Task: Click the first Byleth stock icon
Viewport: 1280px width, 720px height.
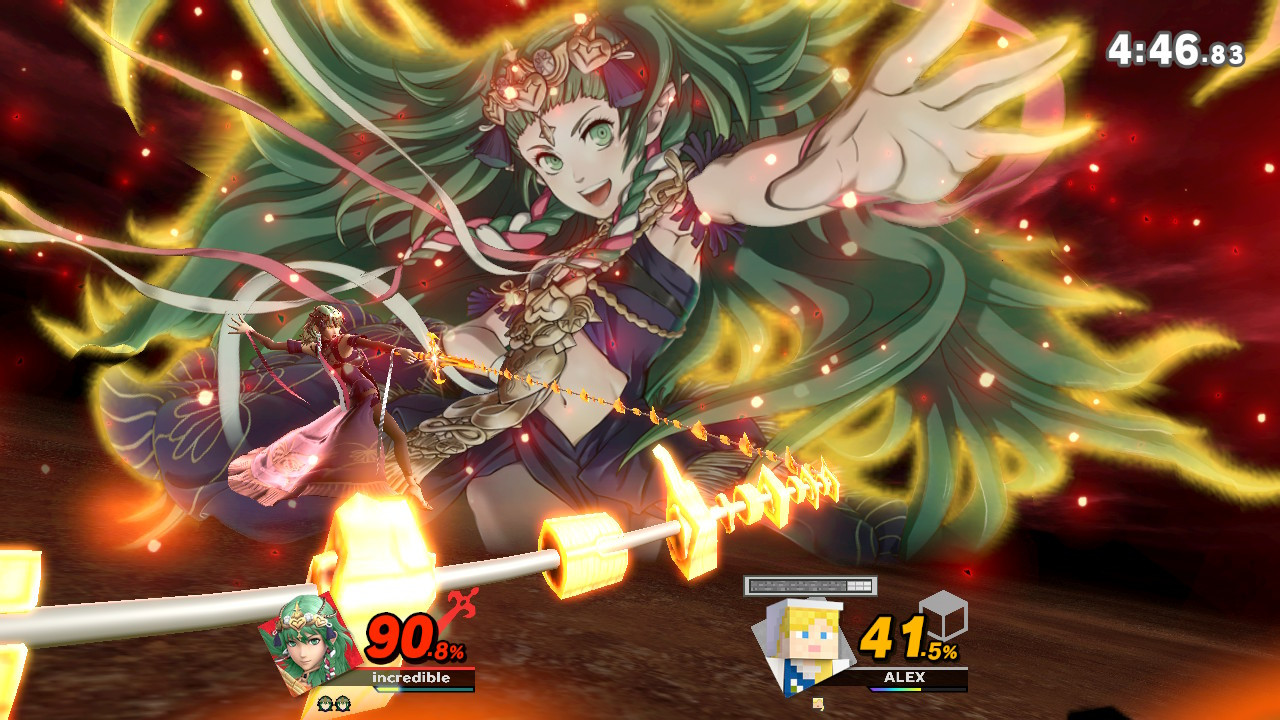Action: coord(326,703)
